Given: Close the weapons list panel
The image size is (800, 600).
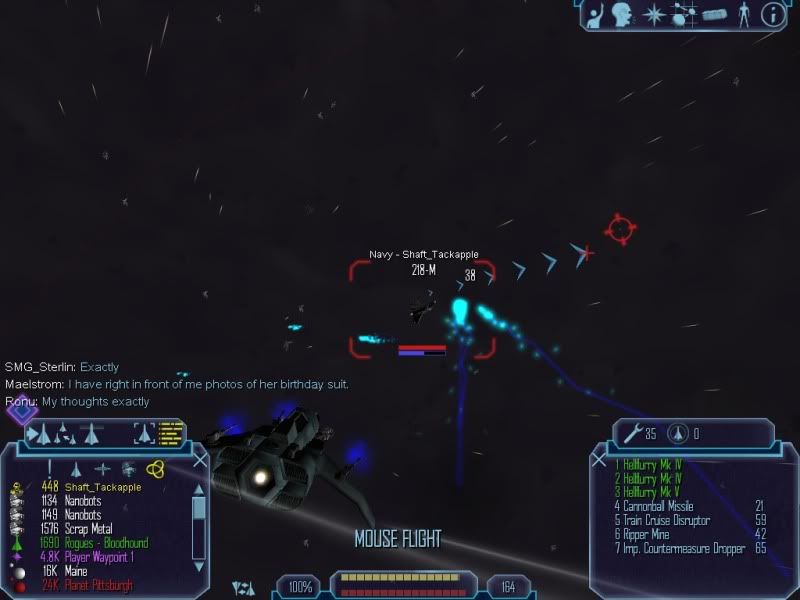Looking at the screenshot, I should point(599,460).
